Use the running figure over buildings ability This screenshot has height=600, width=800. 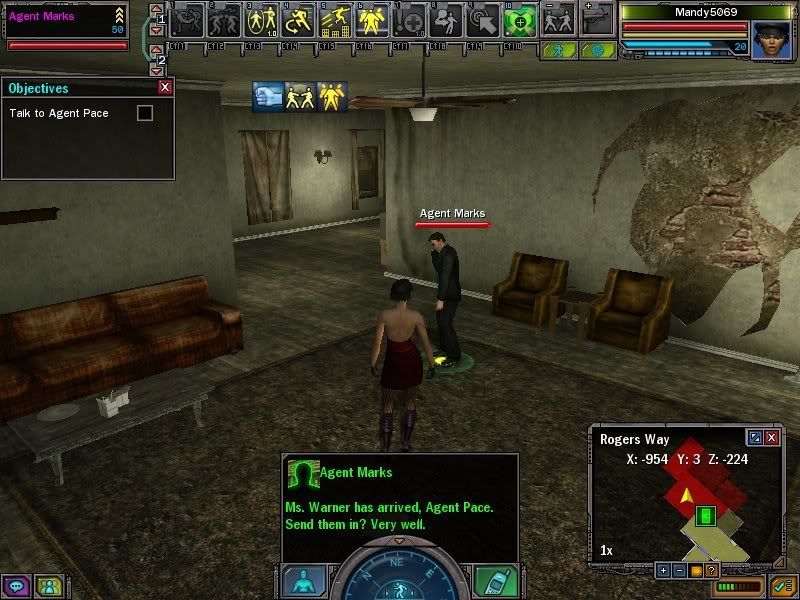tap(333, 18)
